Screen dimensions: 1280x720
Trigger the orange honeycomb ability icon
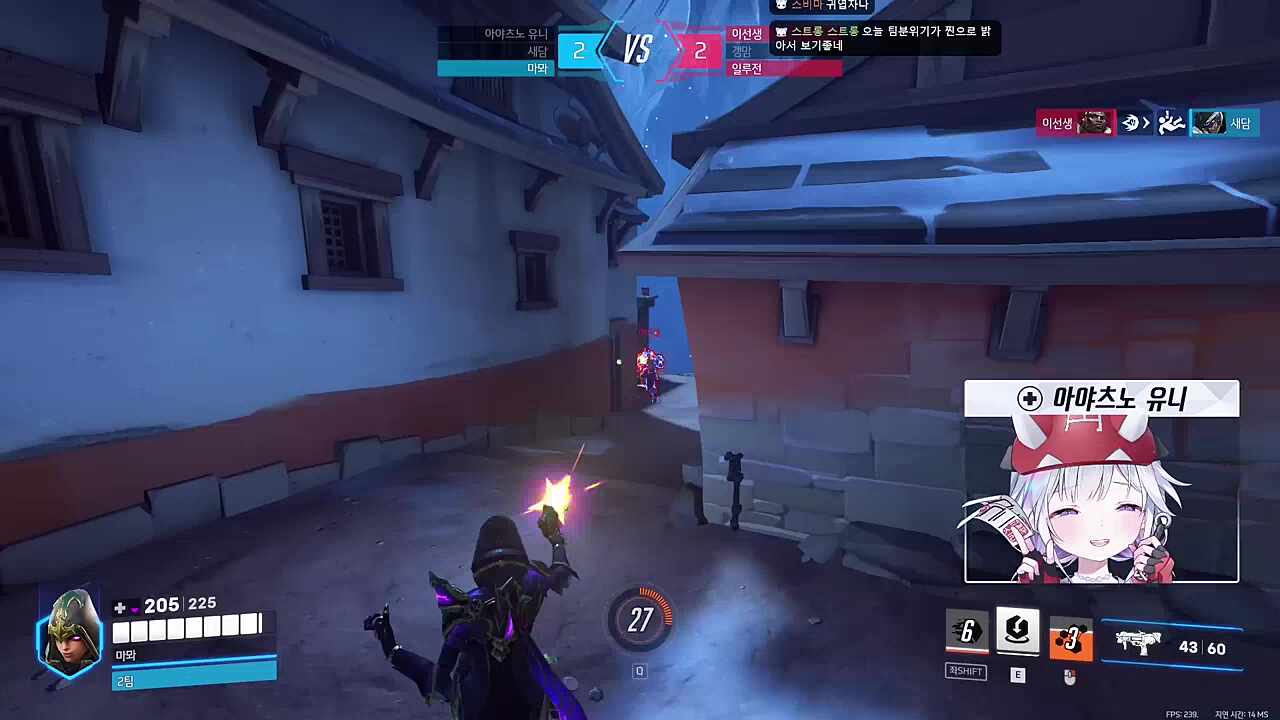(x=1070, y=637)
